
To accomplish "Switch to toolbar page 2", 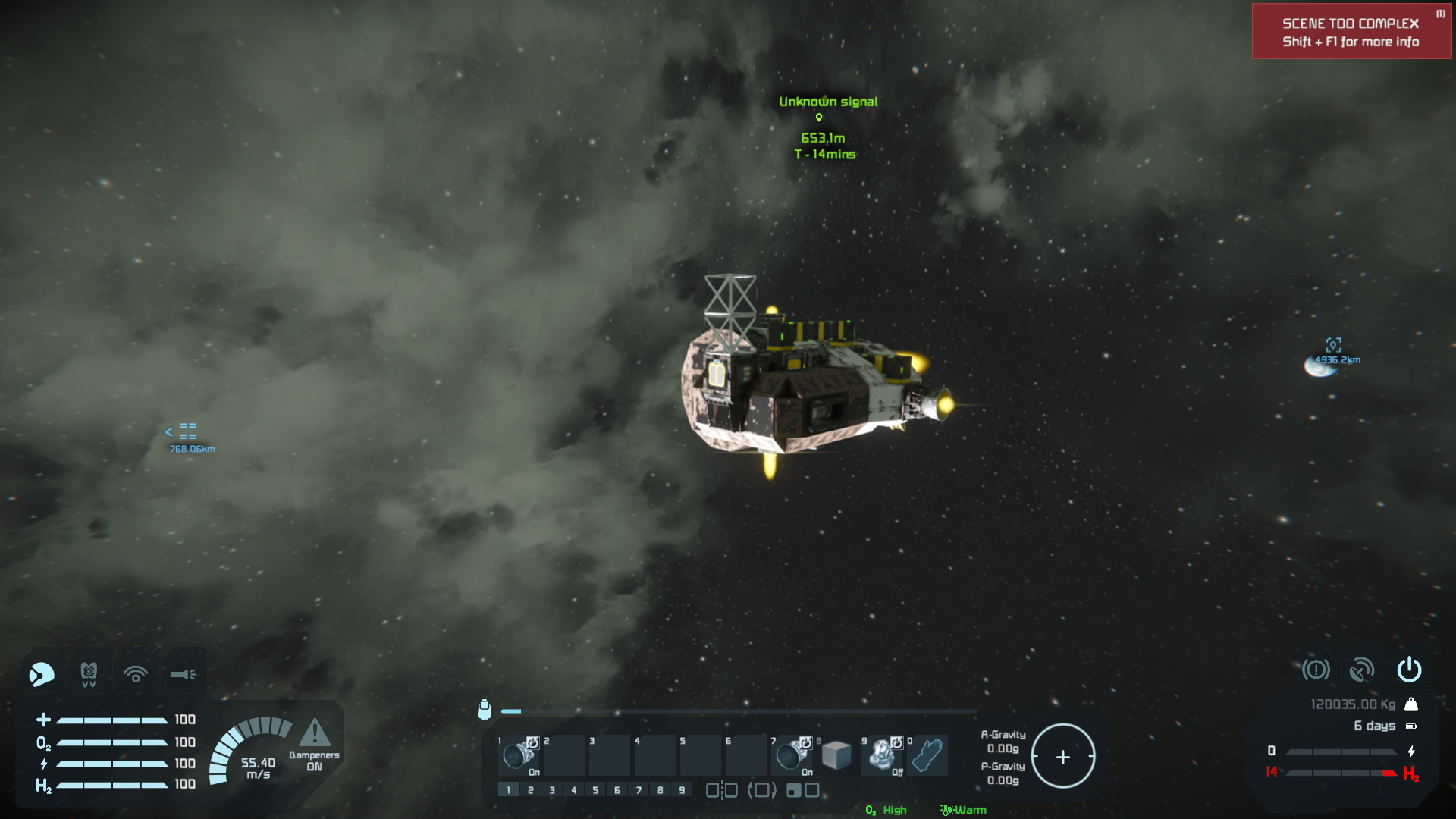I will pyautogui.click(x=530, y=790).
